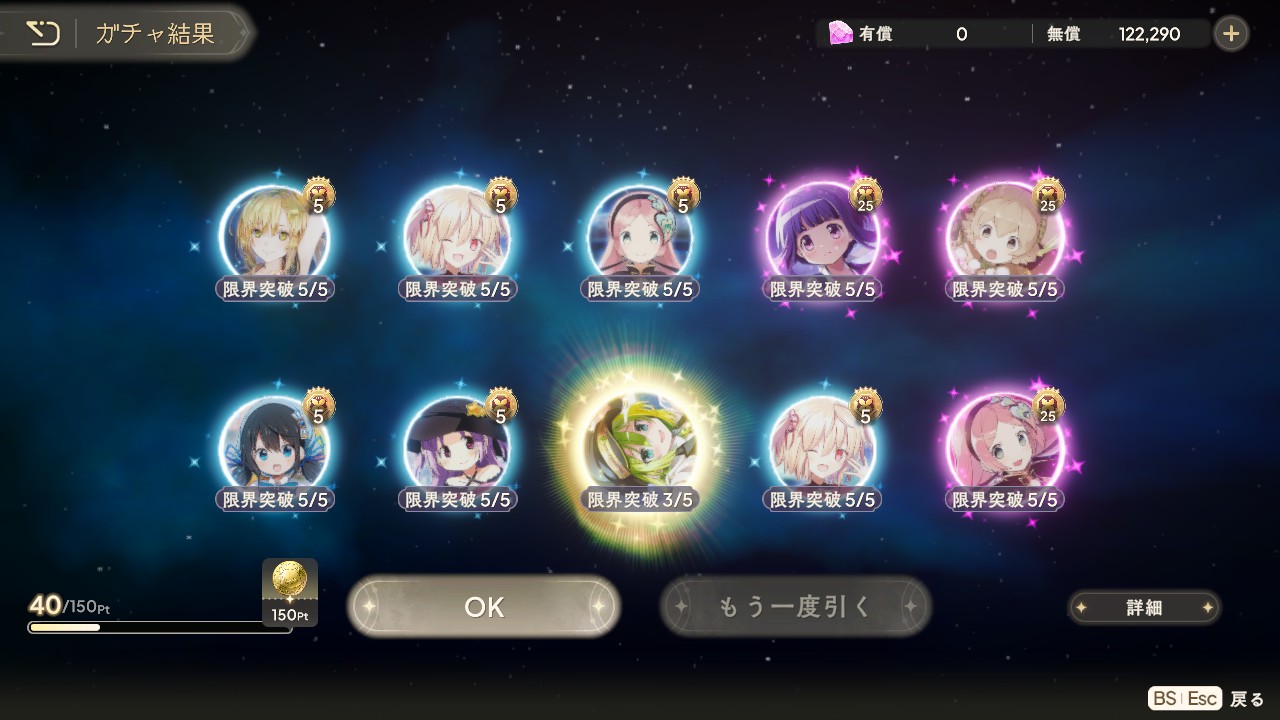The width and height of the screenshot is (1280, 720).
Task: Pull again with もう一度引く button
Action: click(796, 607)
